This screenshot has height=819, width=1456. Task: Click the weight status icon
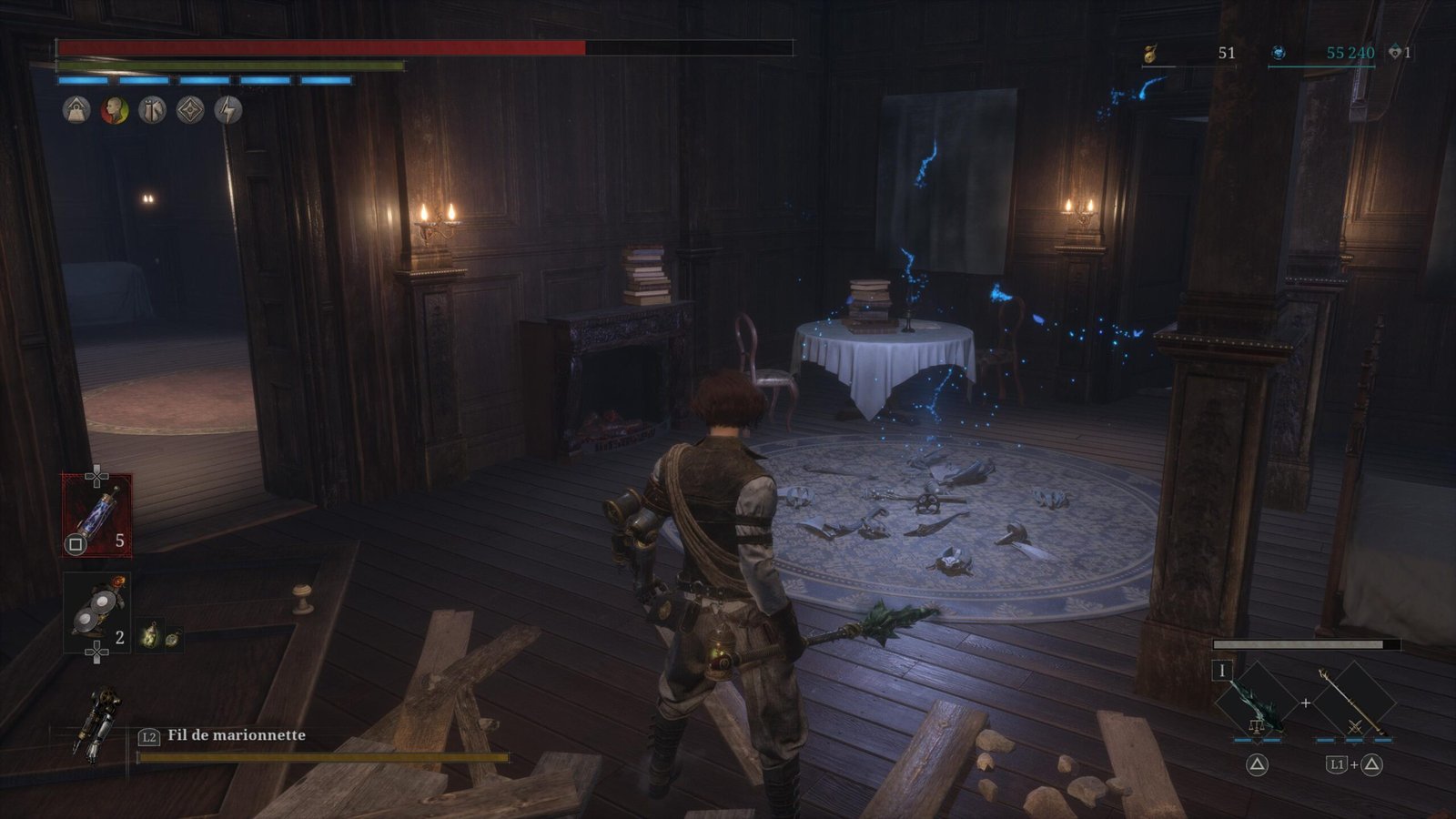point(76,111)
